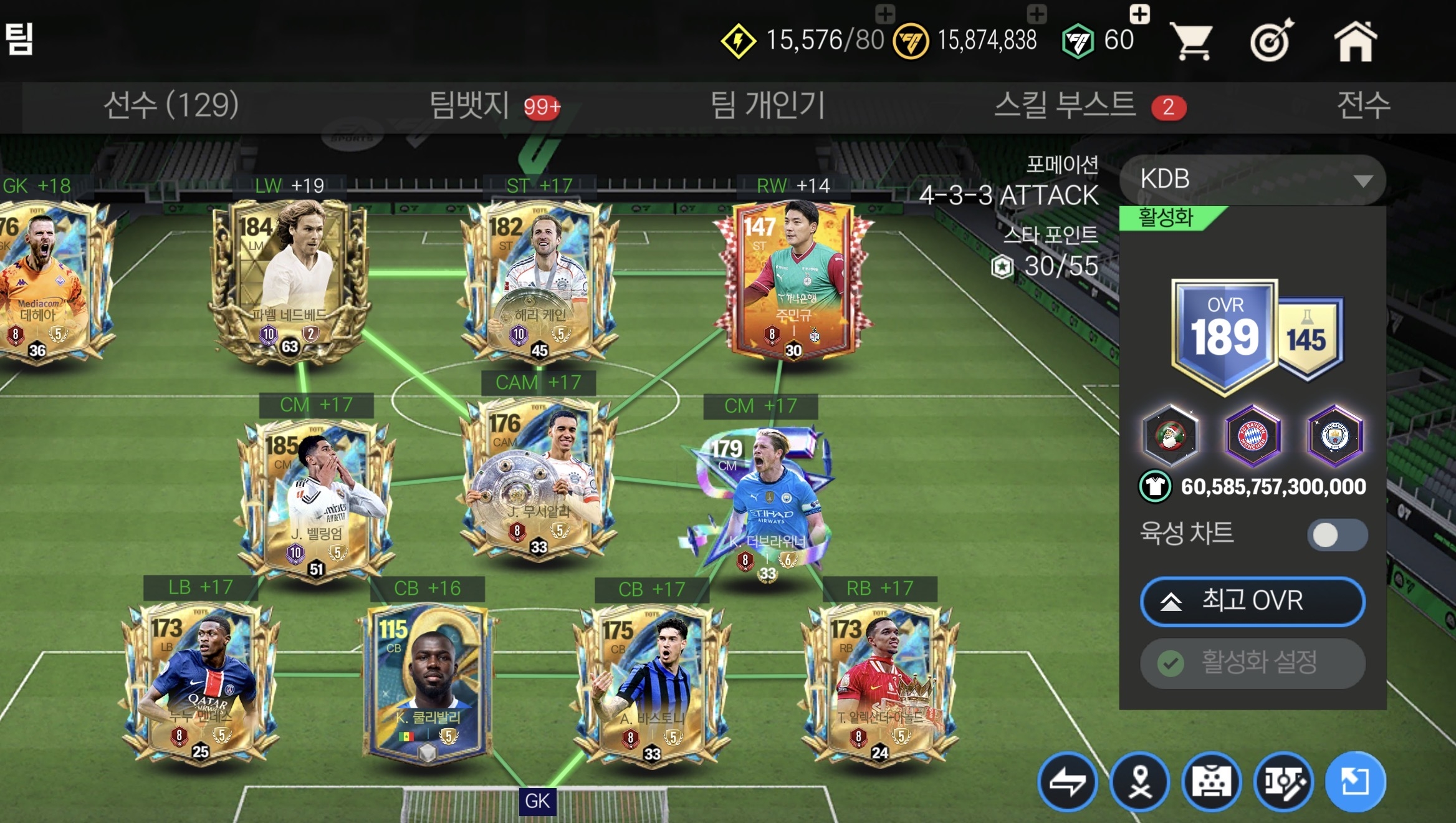
Task: Open the blue share export button
Action: (x=1355, y=782)
